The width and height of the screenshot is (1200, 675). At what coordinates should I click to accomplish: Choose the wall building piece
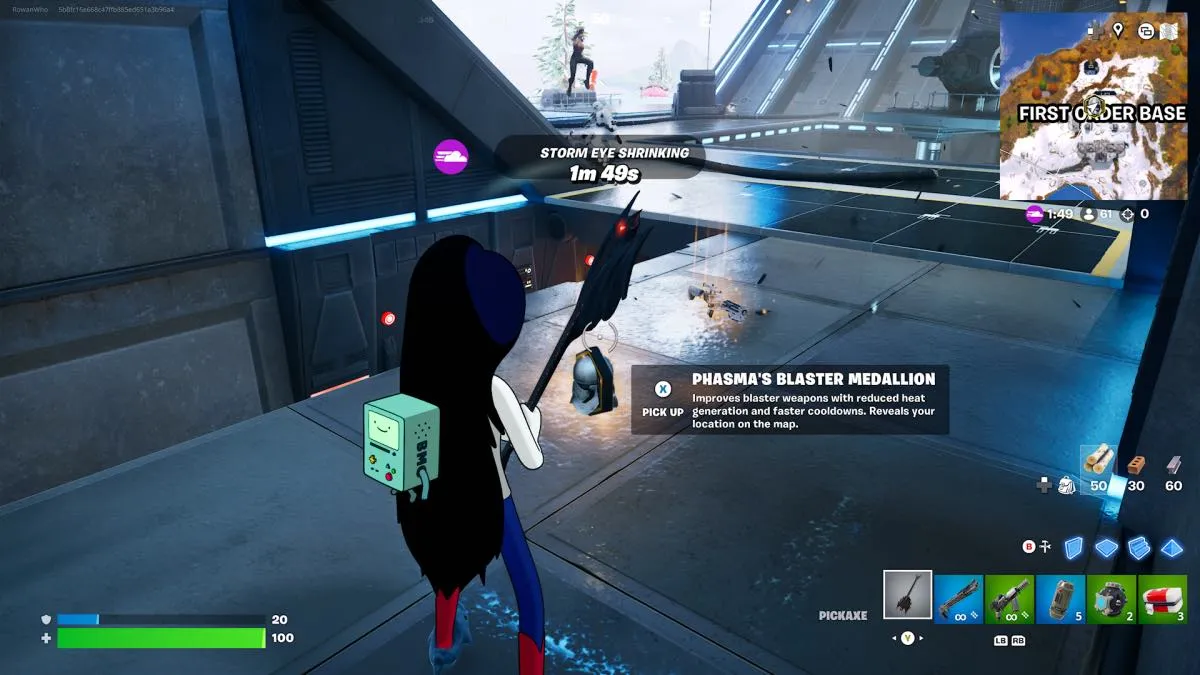[x=1073, y=547]
